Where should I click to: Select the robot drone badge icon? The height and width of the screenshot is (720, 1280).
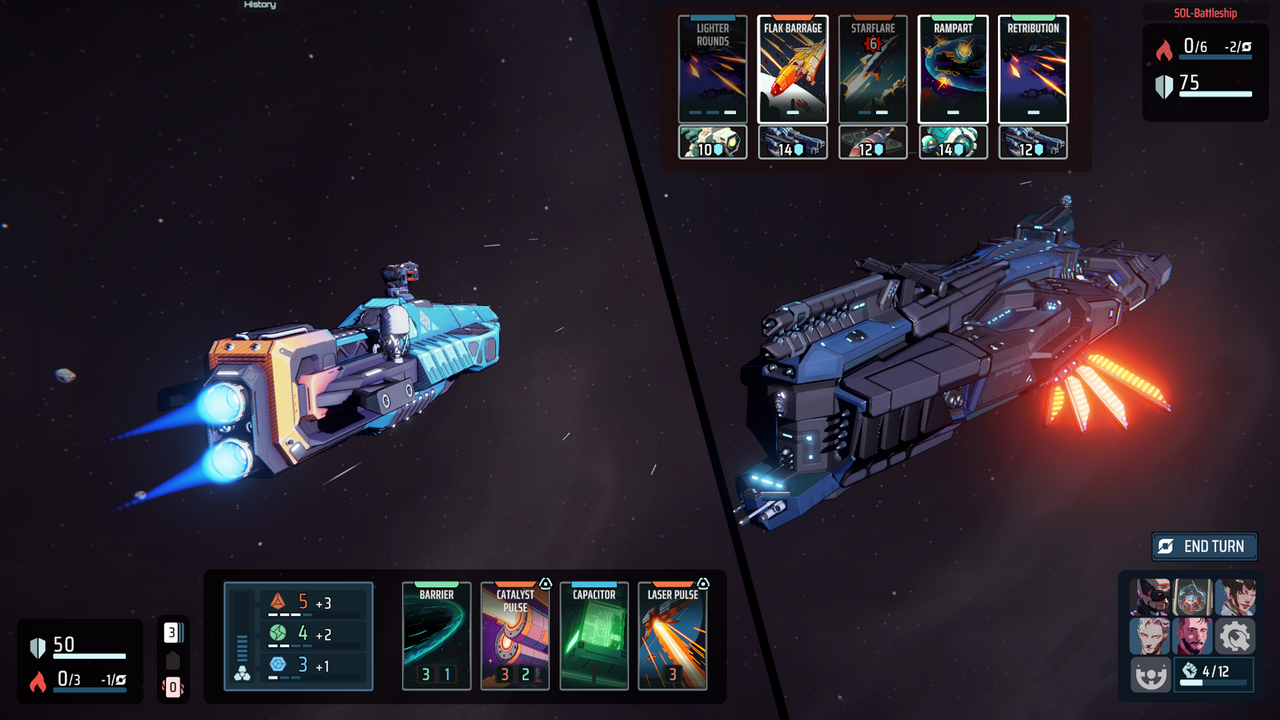1150,673
